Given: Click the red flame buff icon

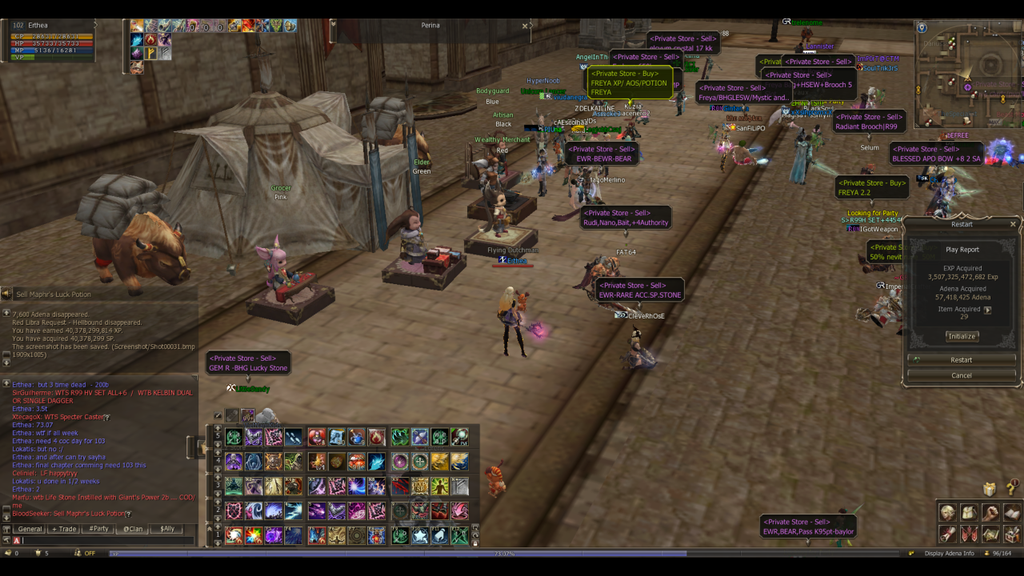Looking at the screenshot, I should coord(150,41).
